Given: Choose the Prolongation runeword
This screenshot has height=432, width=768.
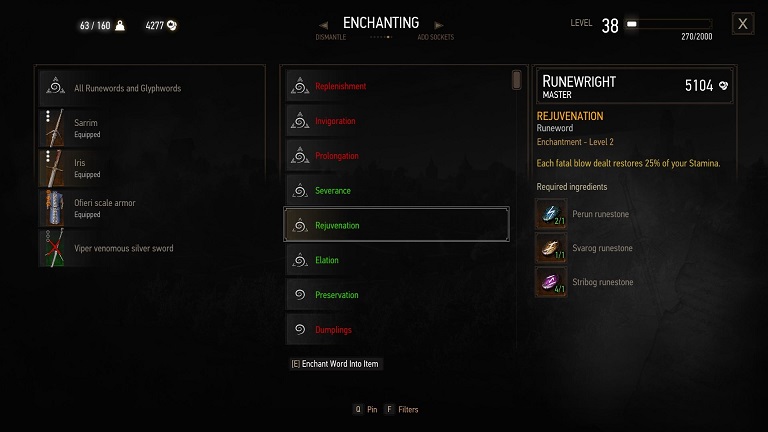Looking at the screenshot, I should tap(395, 156).
